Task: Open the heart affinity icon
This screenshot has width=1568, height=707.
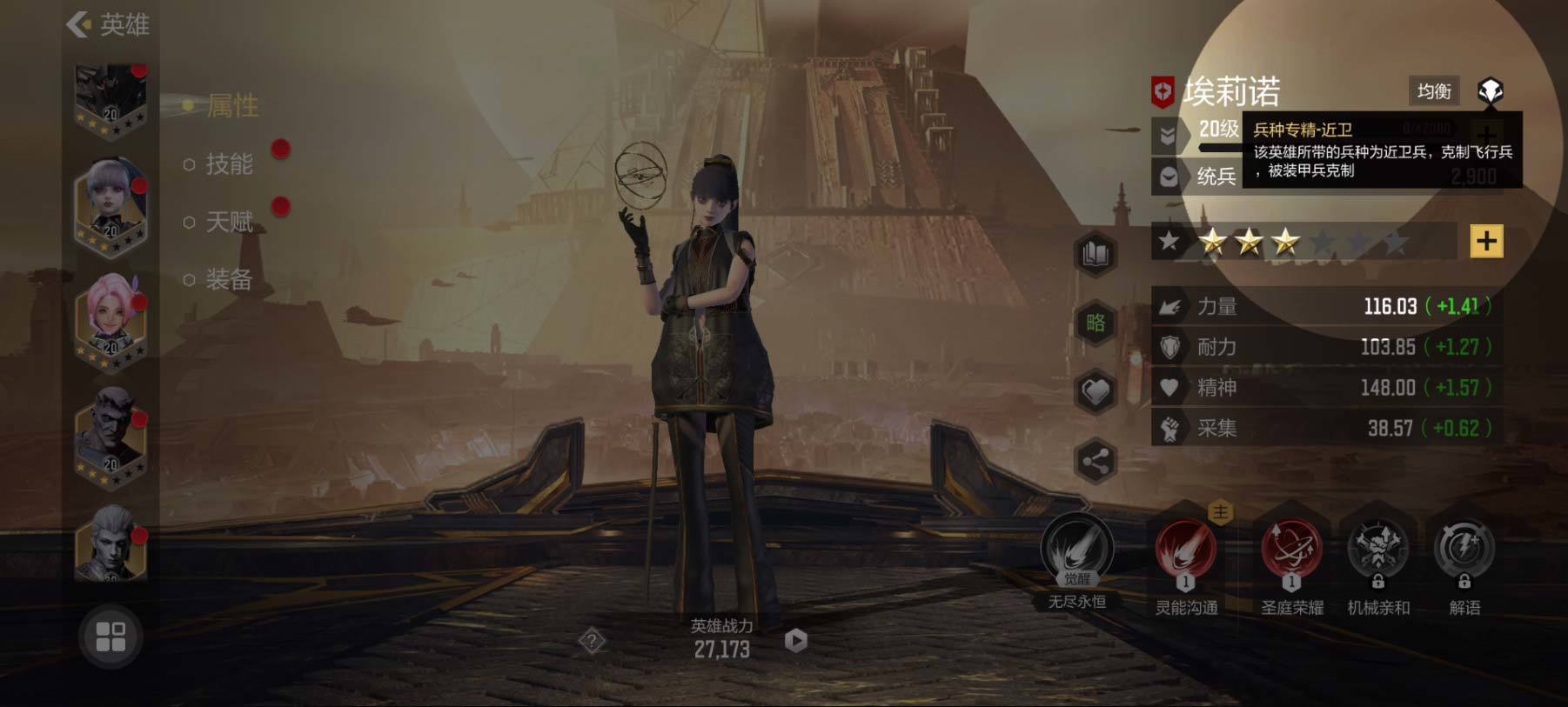Action: pos(1096,392)
